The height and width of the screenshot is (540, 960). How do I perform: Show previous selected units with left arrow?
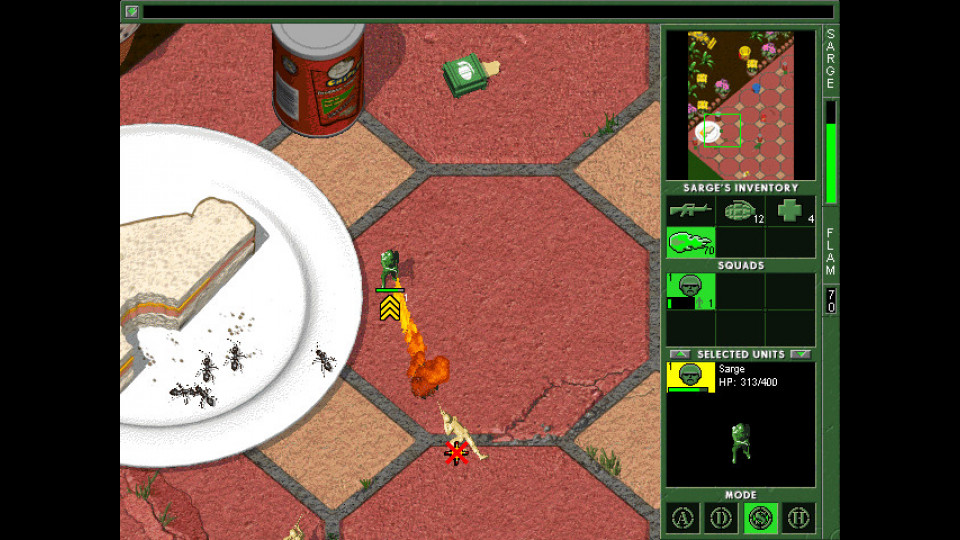[680, 354]
